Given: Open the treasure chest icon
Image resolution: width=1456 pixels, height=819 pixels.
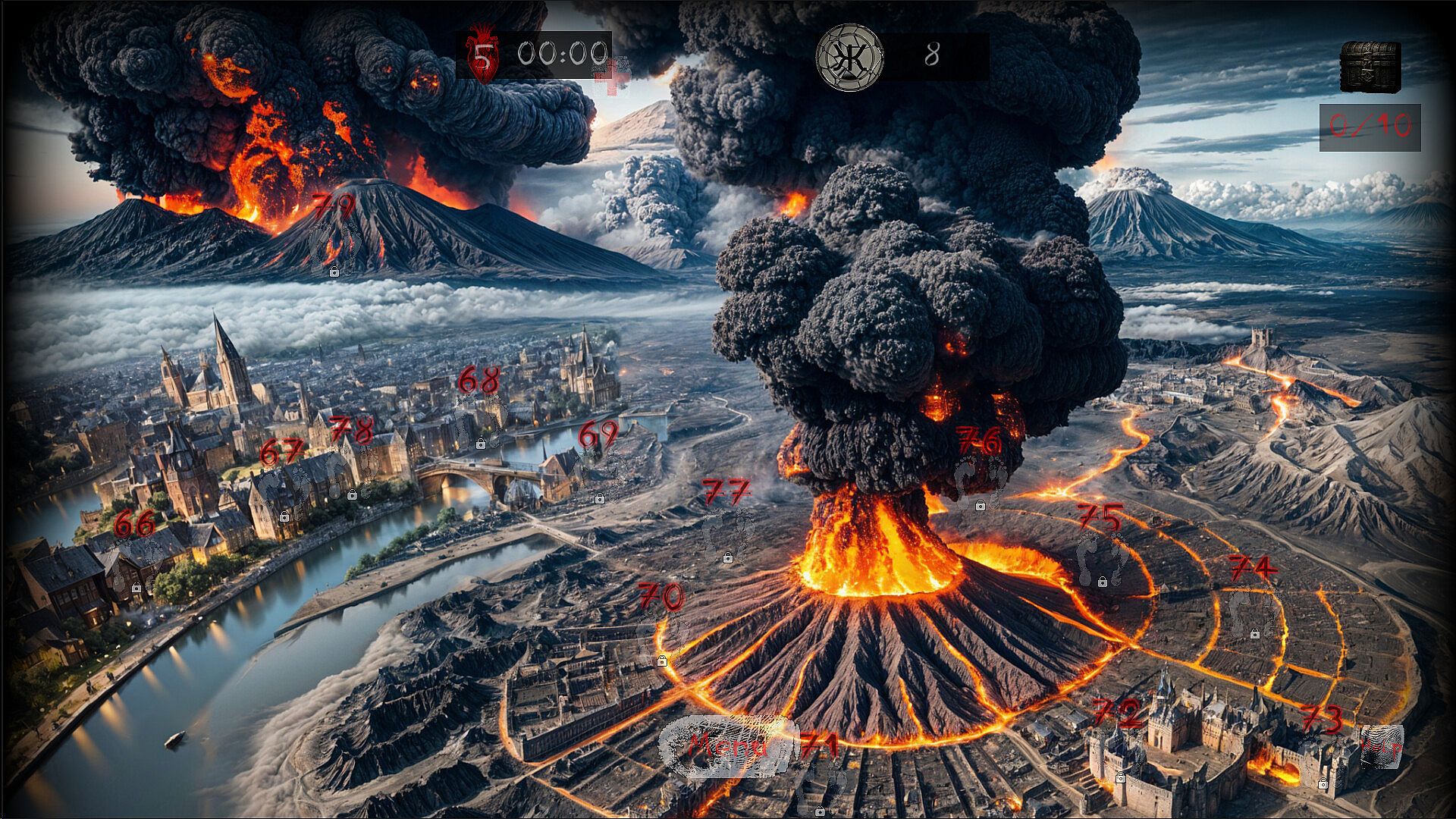Looking at the screenshot, I should click(1370, 67).
